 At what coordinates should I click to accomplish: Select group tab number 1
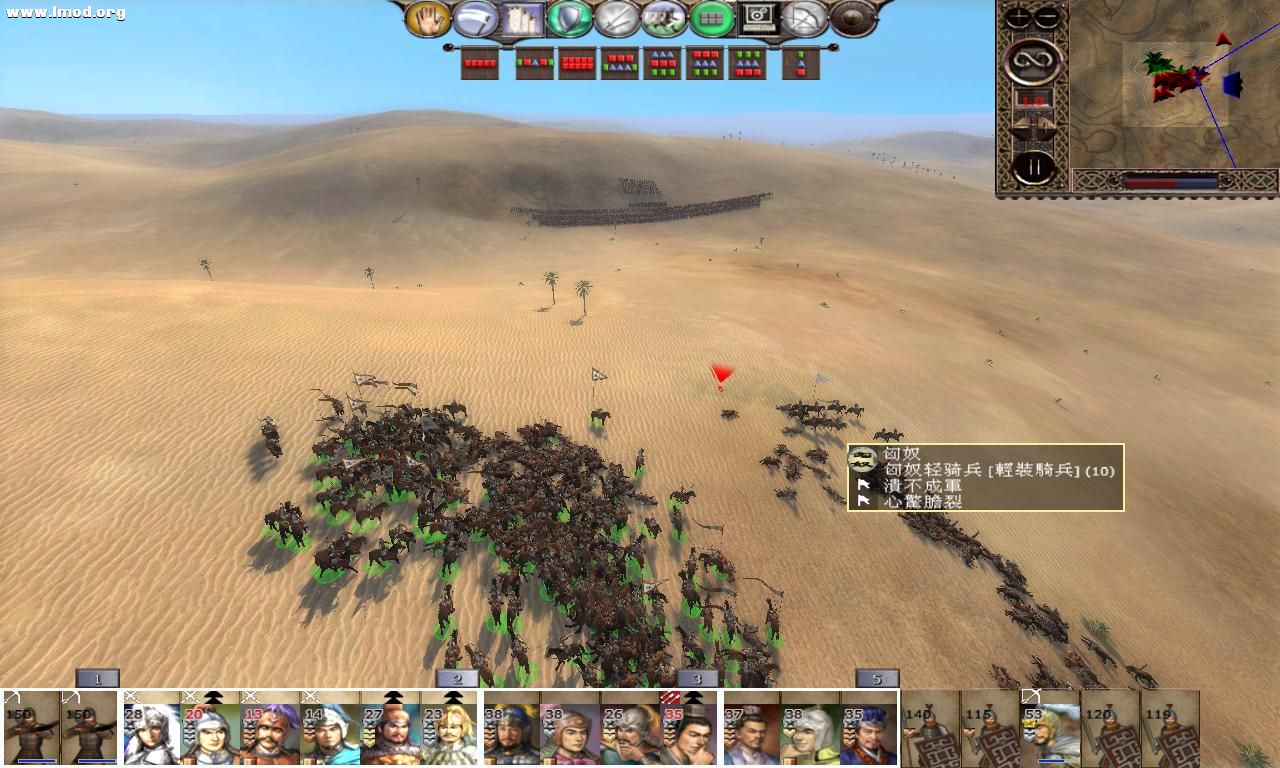click(x=98, y=679)
